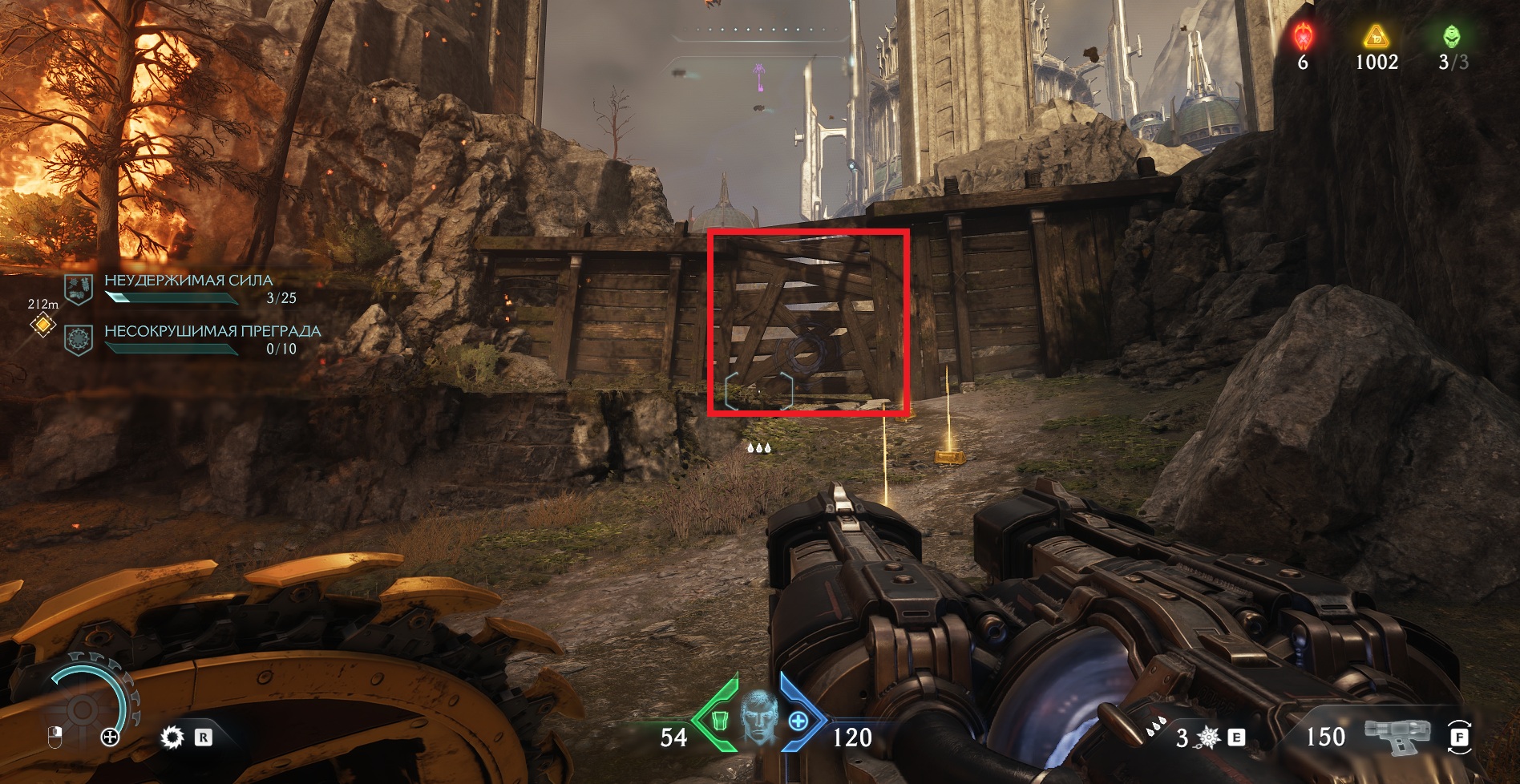This screenshot has width=1520, height=784.
Task: Click the blue health cross icon
Action: click(798, 721)
